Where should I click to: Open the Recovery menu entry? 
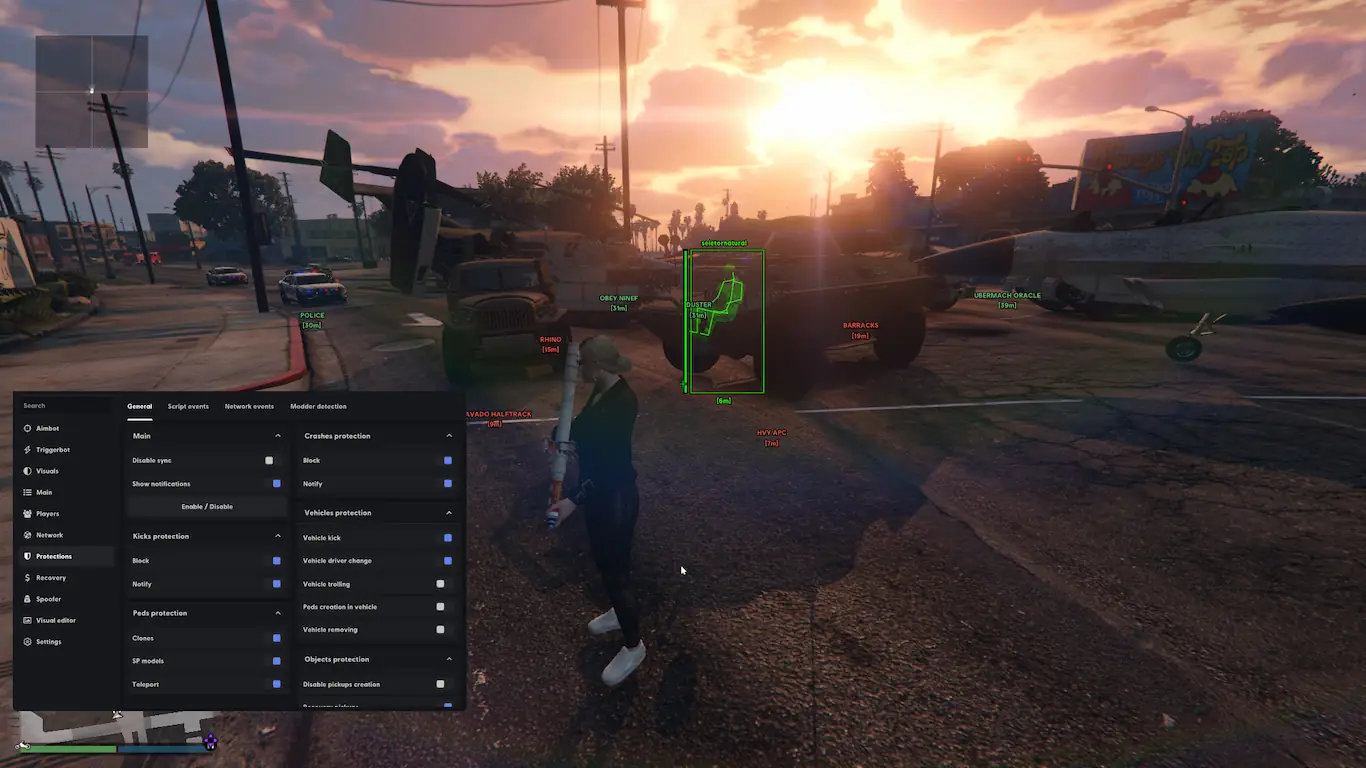tap(50, 578)
